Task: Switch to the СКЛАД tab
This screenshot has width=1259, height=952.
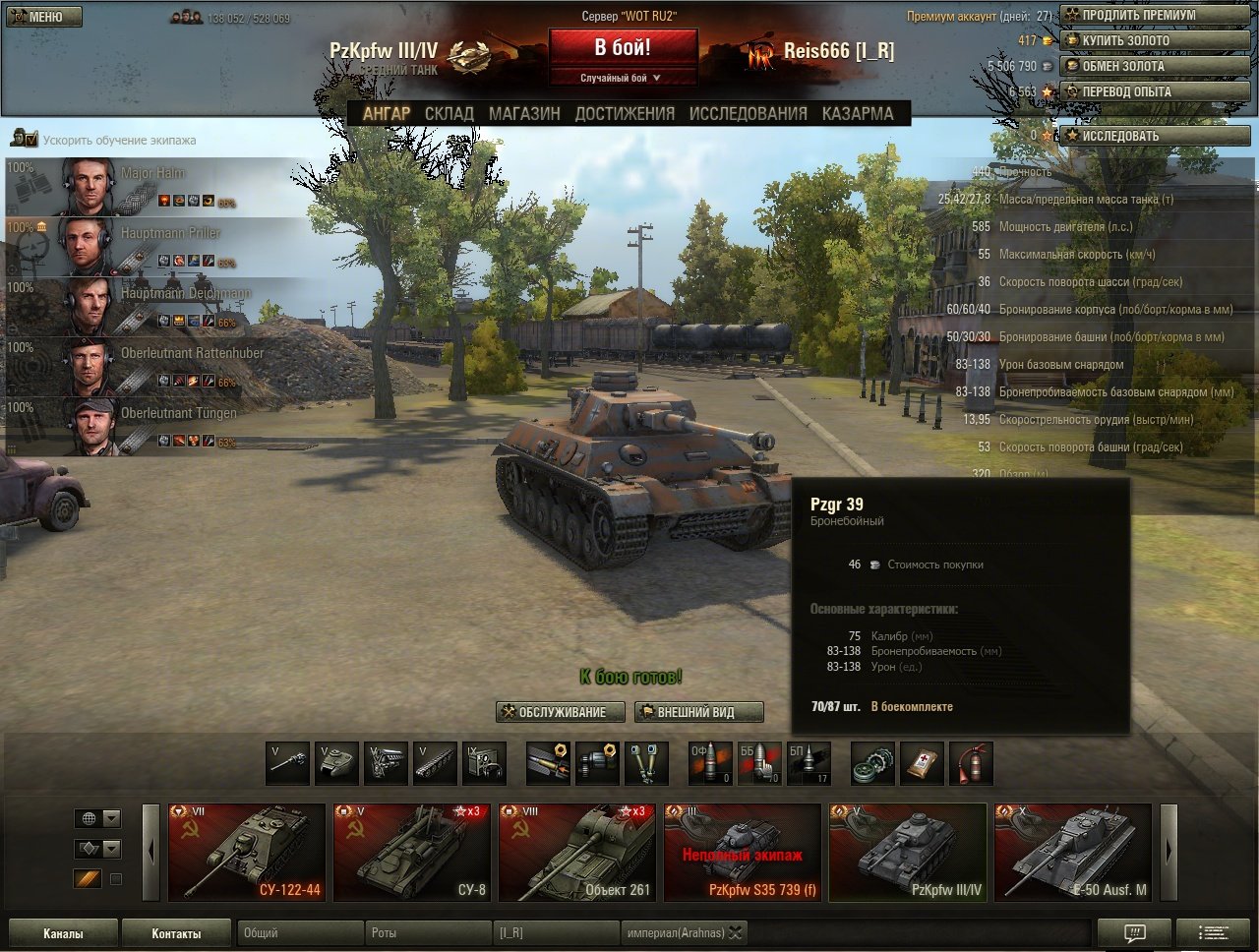Action: (449, 113)
